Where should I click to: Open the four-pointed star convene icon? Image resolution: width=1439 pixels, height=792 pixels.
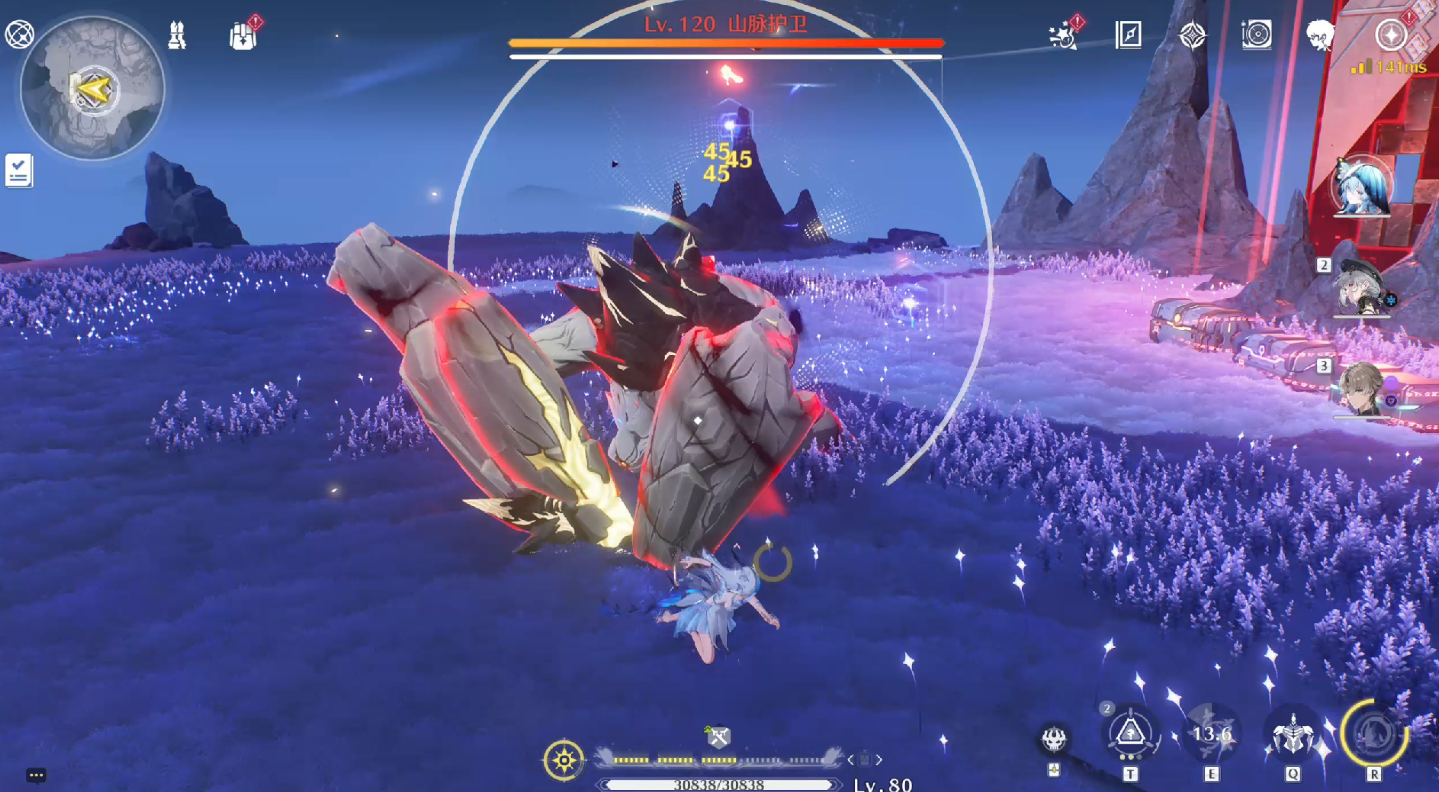[x=1192, y=35]
